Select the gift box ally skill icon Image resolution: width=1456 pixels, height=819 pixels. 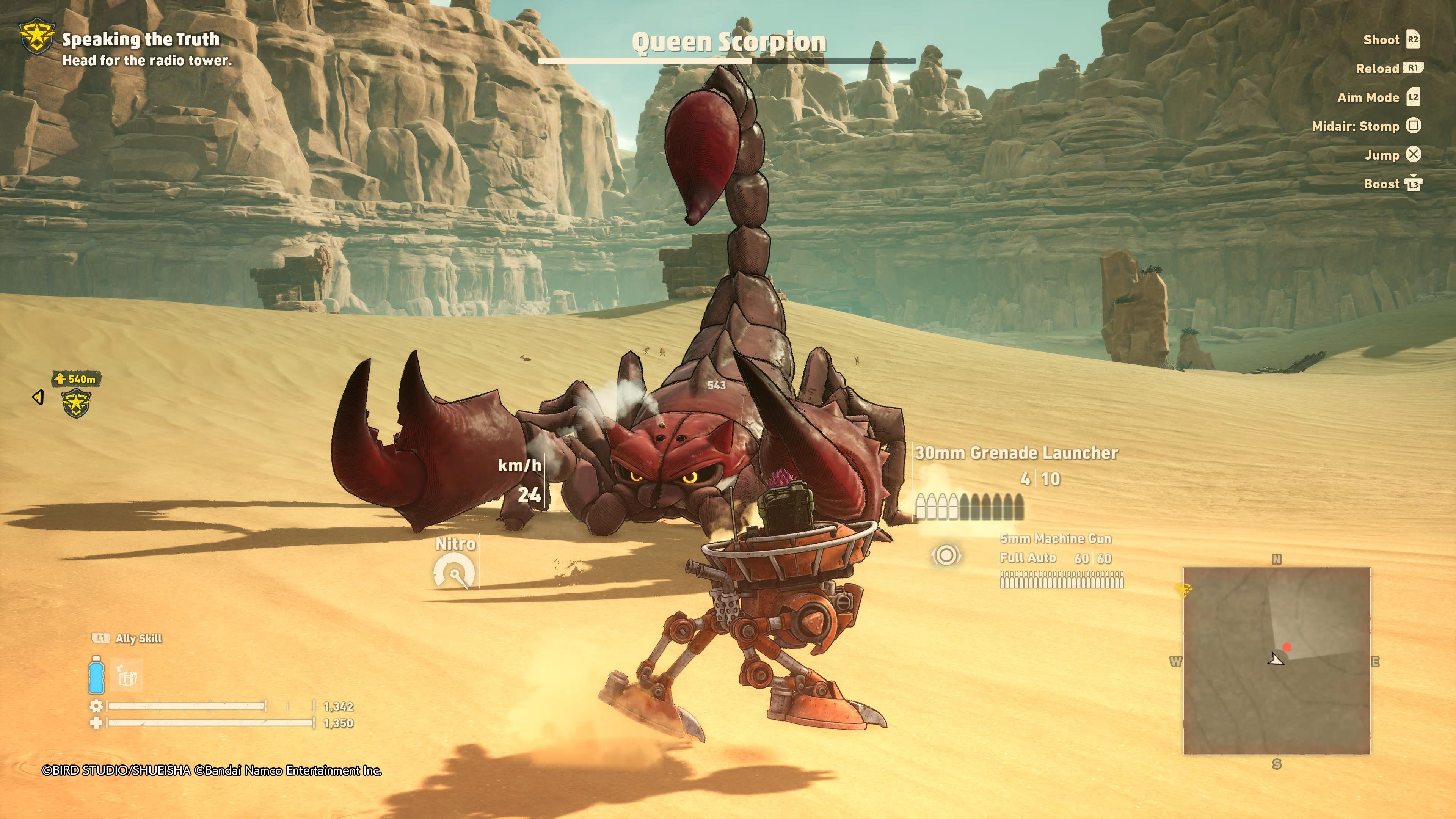127,675
